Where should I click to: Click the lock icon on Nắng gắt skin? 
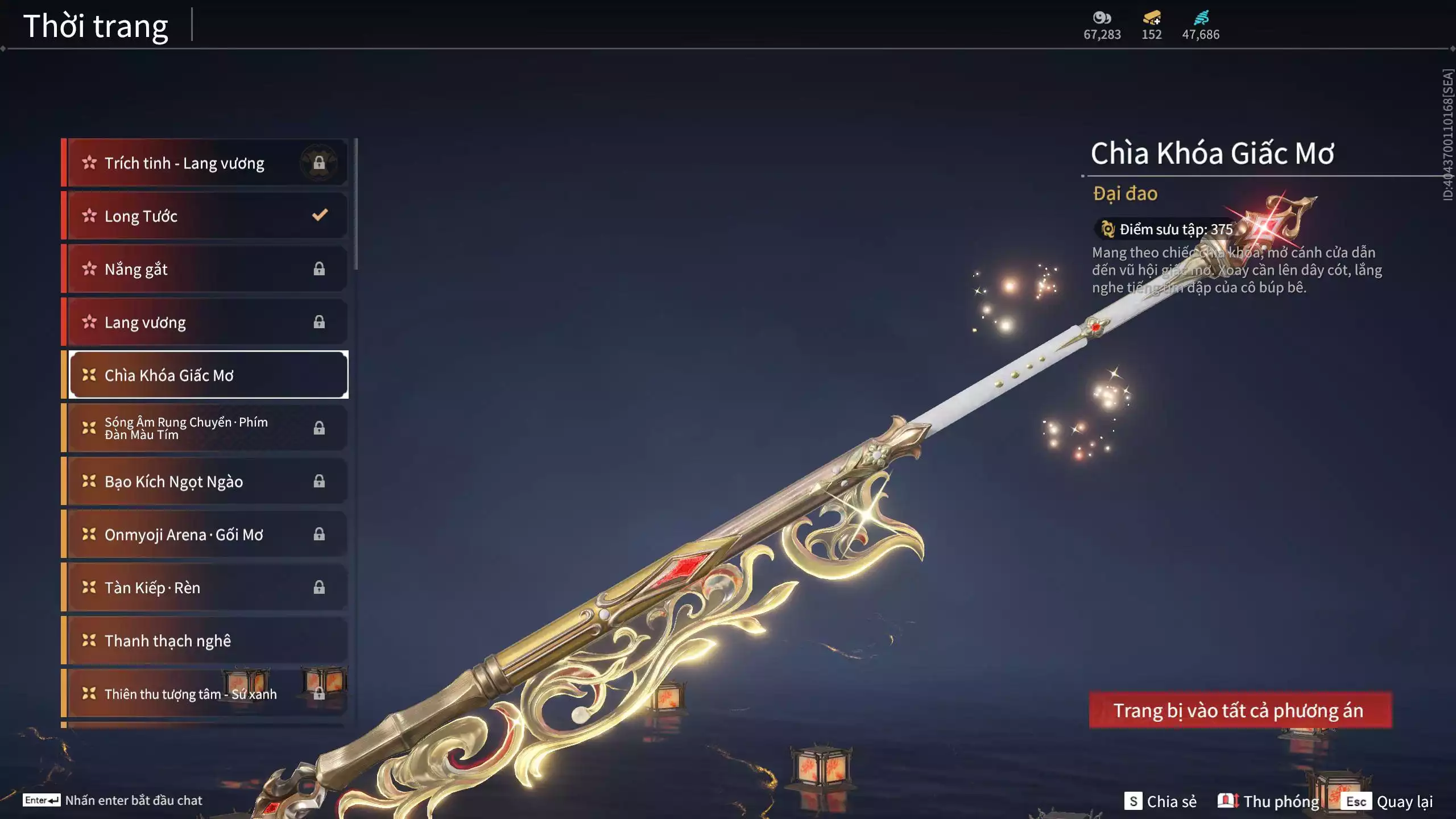319,268
